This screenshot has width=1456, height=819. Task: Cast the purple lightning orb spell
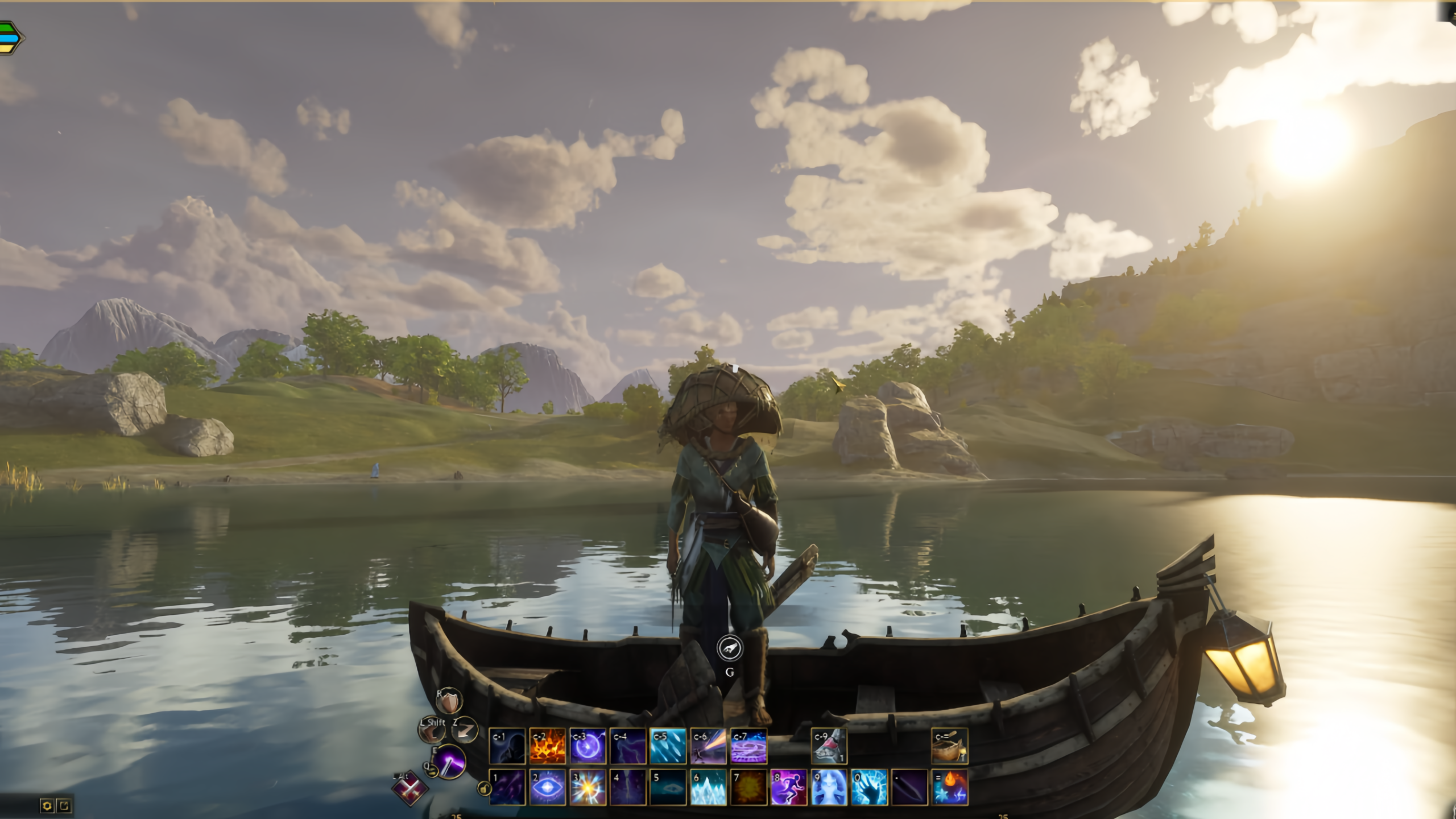click(588, 746)
